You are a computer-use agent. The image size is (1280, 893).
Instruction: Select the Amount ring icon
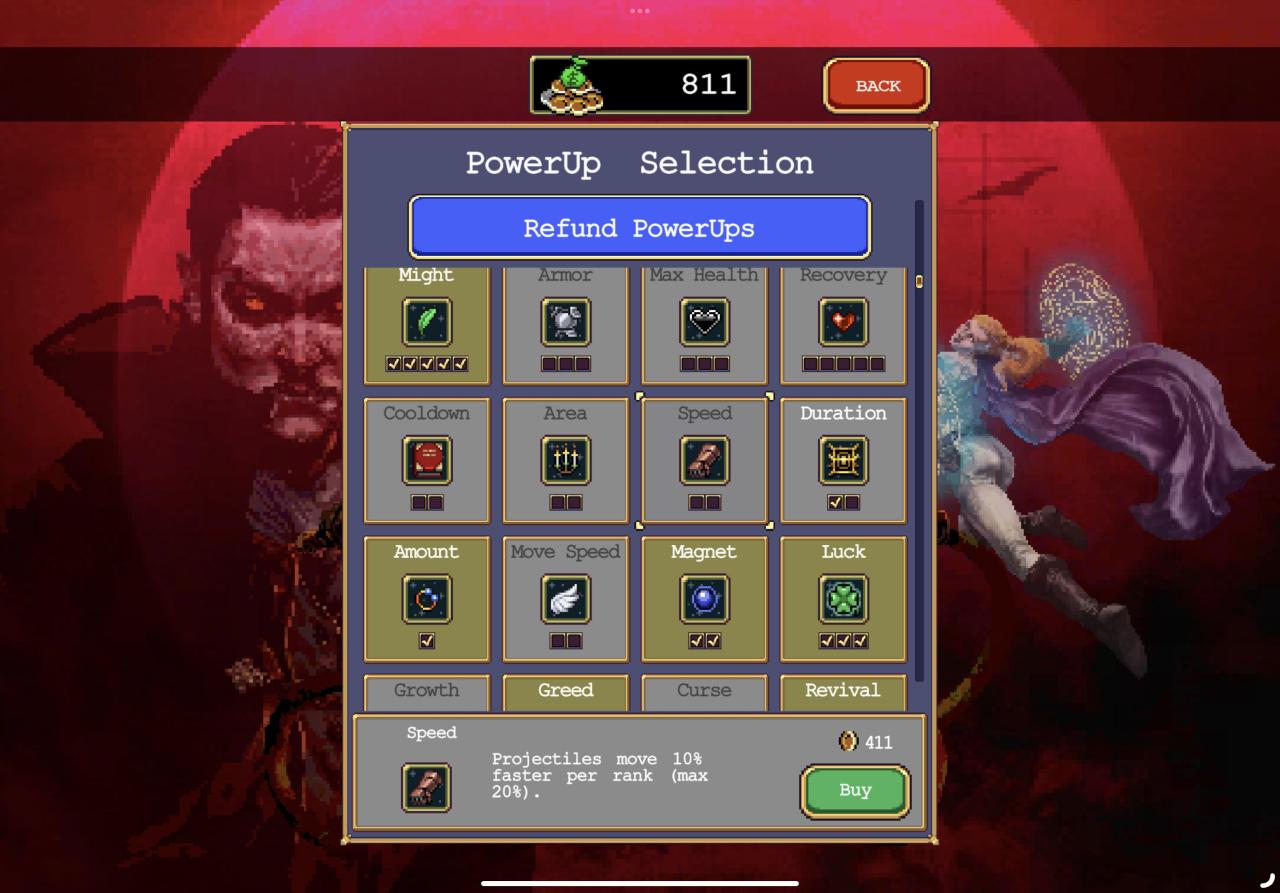pyautogui.click(x=427, y=599)
